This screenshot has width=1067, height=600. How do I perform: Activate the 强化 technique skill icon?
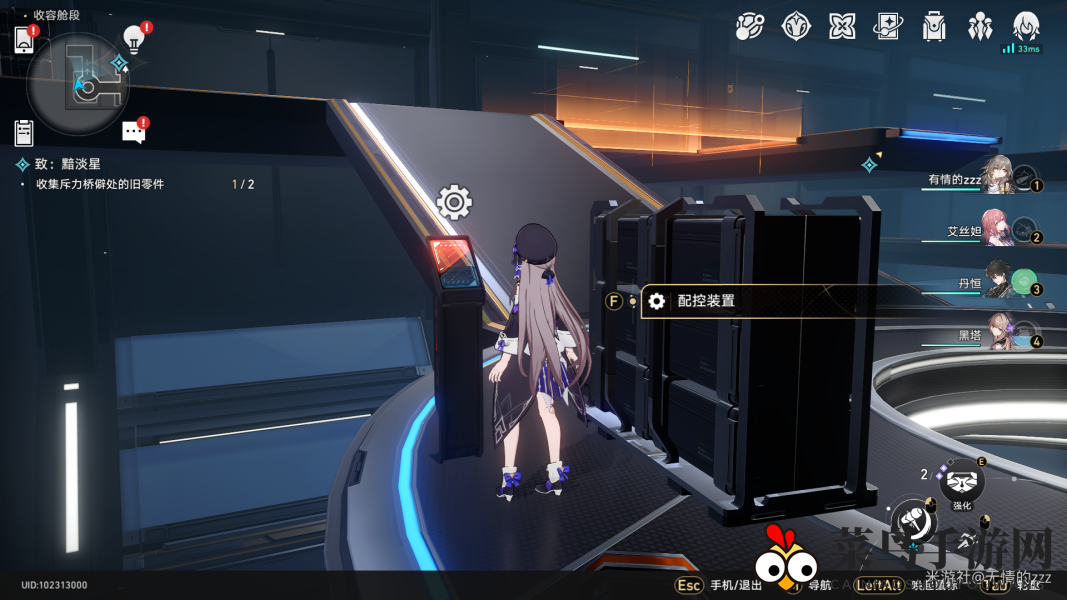[962, 483]
